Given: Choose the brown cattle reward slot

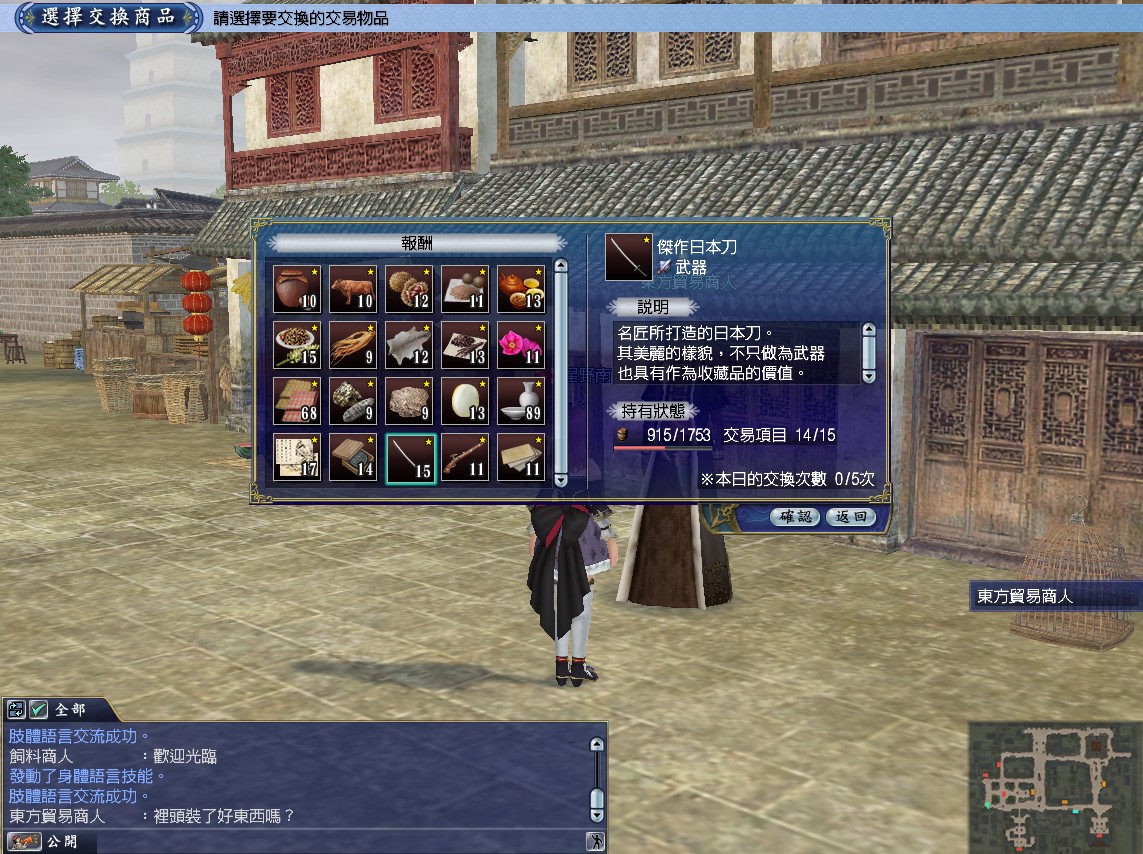Looking at the screenshot, I should [353, 289].
